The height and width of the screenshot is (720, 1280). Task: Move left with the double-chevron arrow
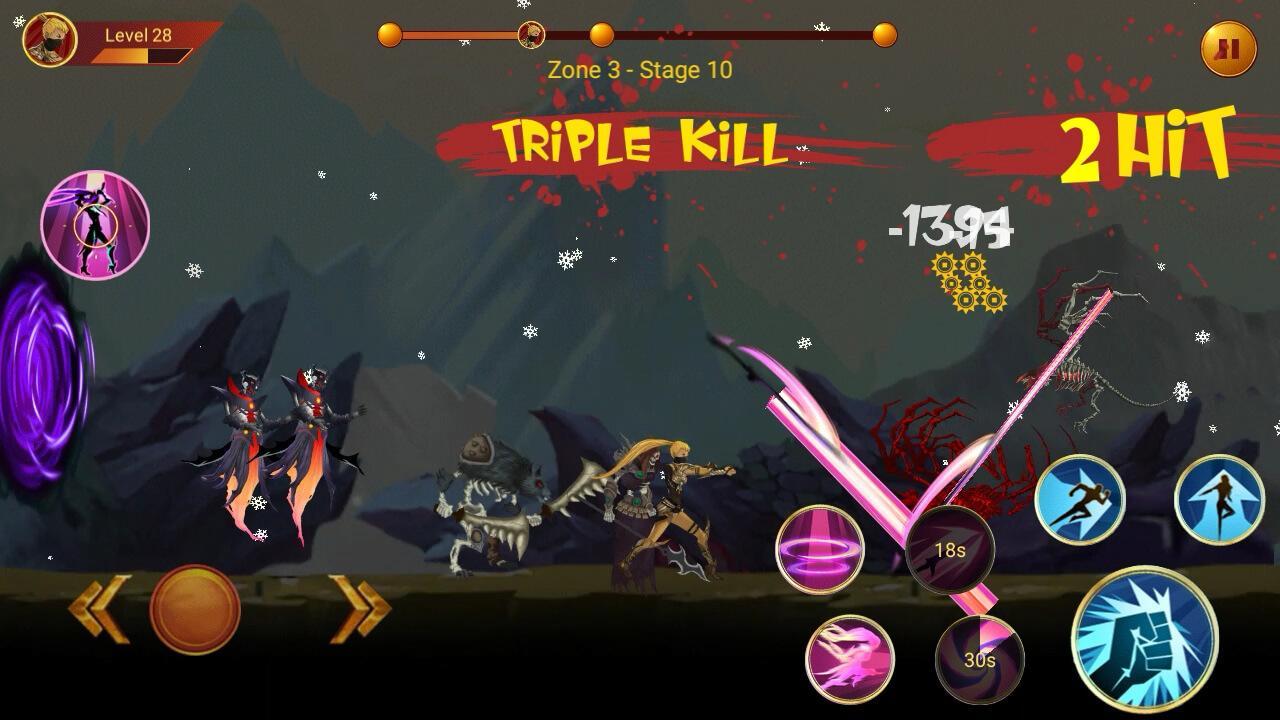(x=98, y=608)
